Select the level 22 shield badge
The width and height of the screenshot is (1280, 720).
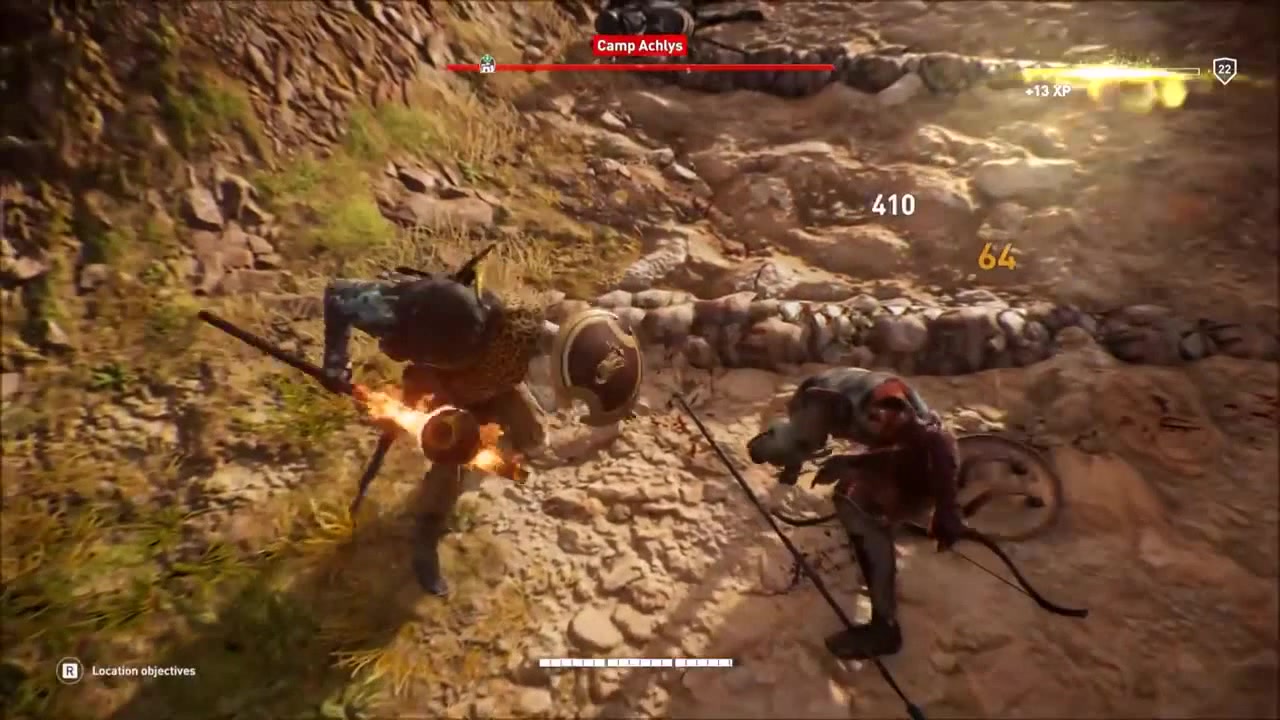click(1224, 70)
